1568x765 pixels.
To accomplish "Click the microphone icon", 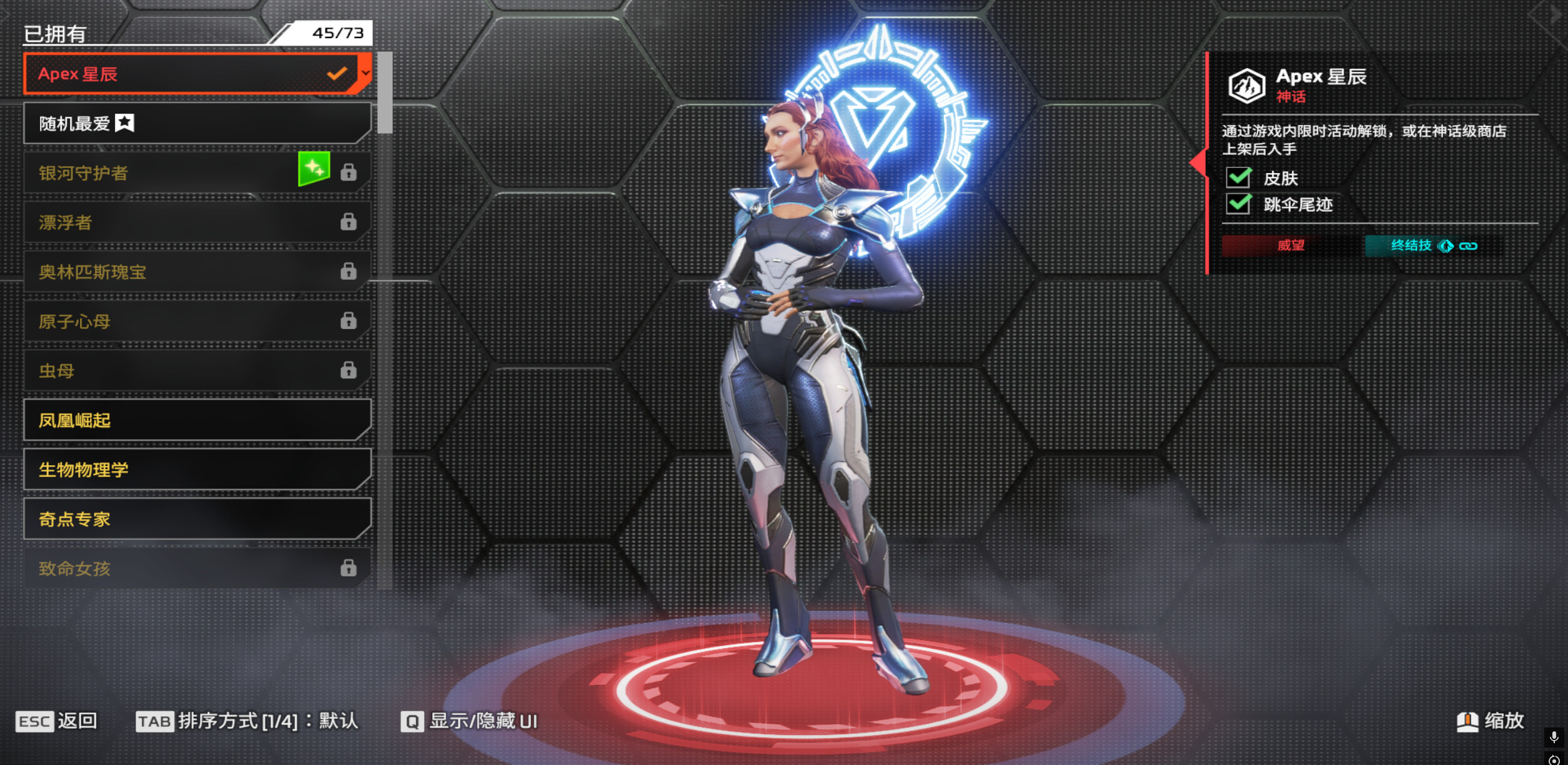I will click(1554, 738).
